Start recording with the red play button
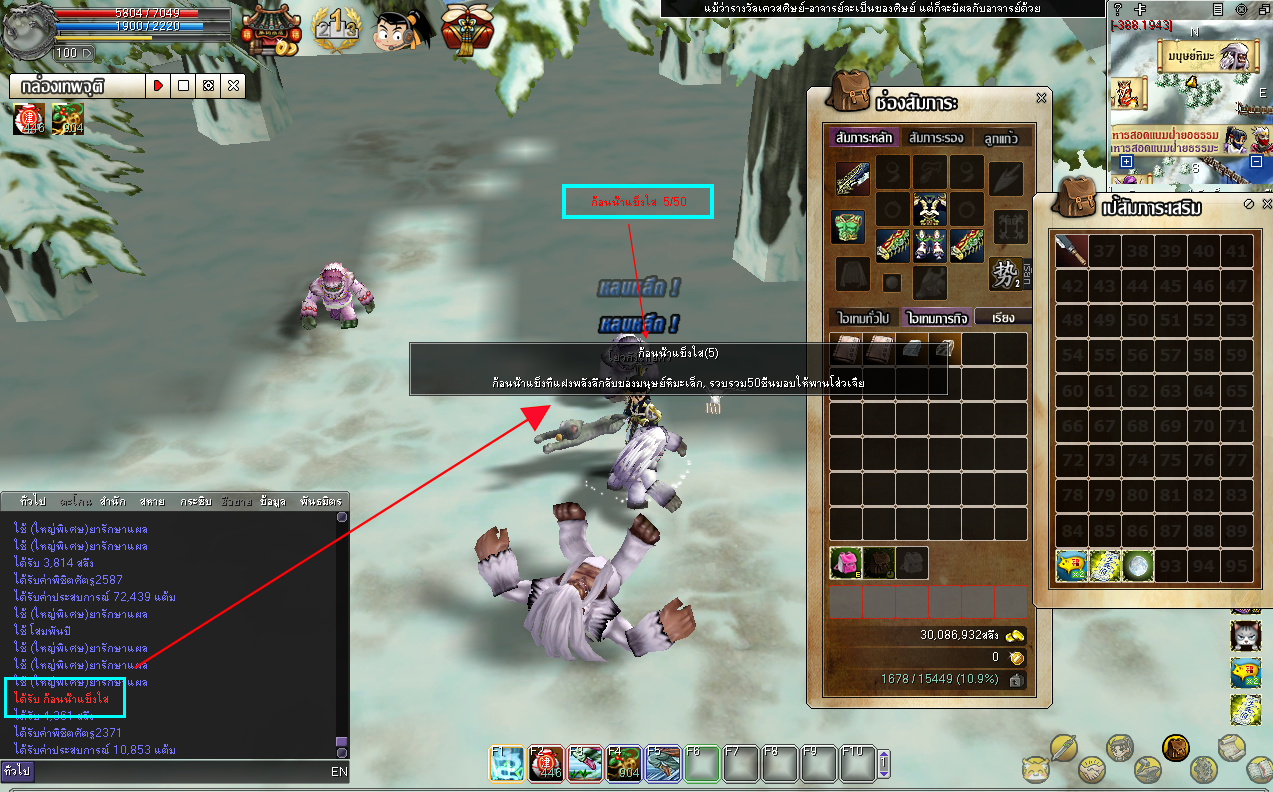The width and height of the screenshot is (1273, 792). tap(158, 86)
